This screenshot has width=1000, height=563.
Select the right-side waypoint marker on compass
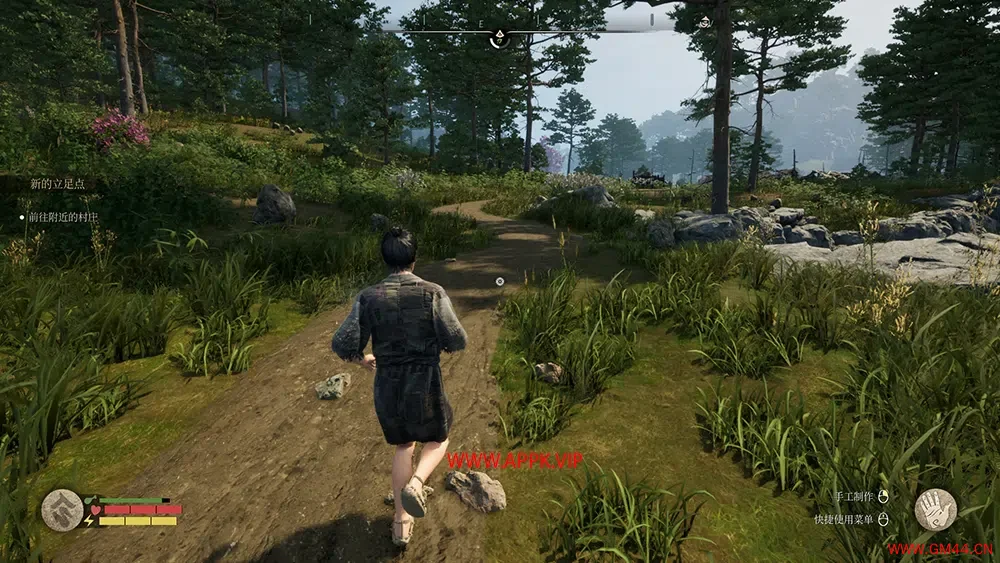tap(704, 22)
